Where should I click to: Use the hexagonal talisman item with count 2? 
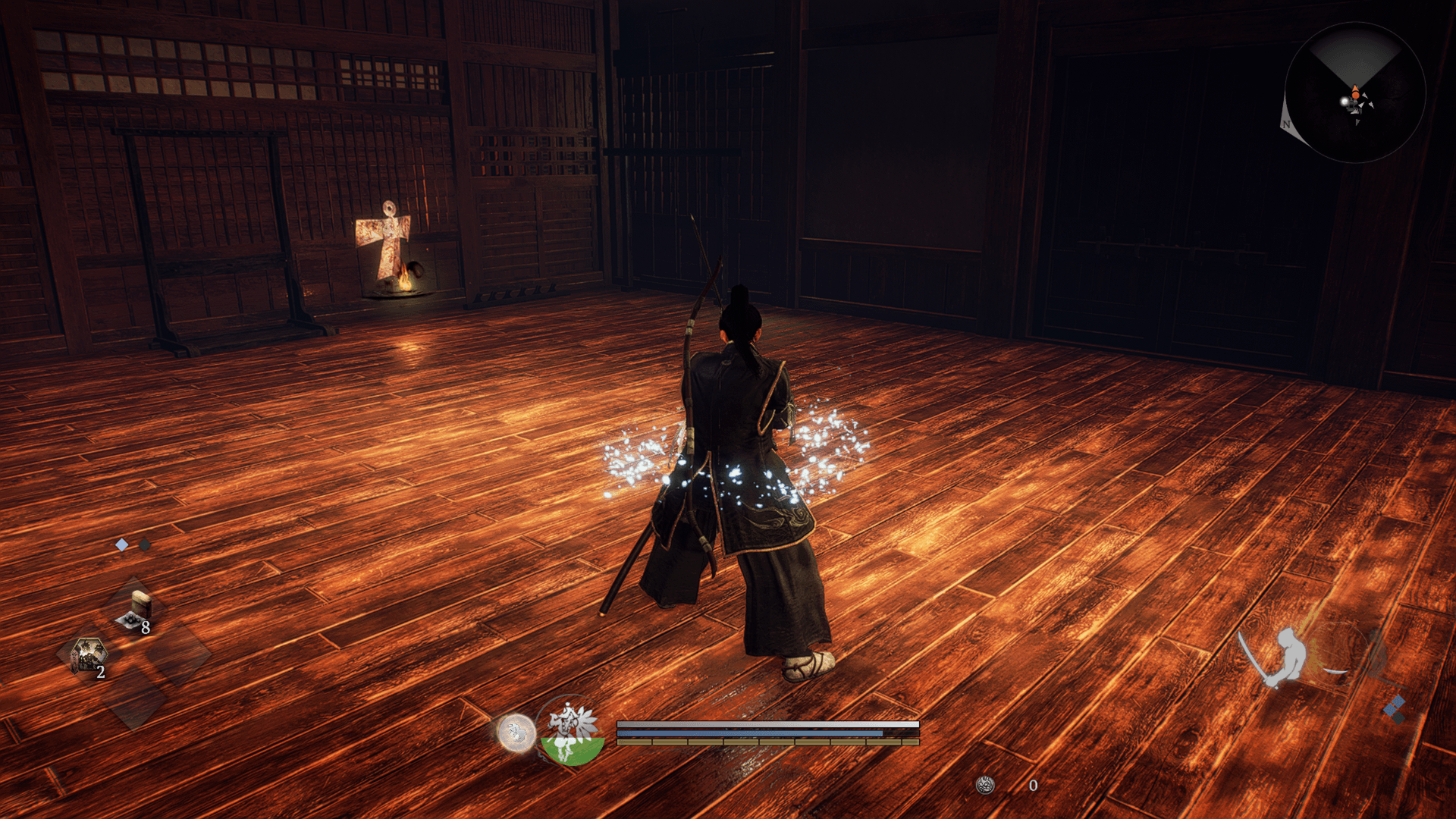[x=89, y=656]
